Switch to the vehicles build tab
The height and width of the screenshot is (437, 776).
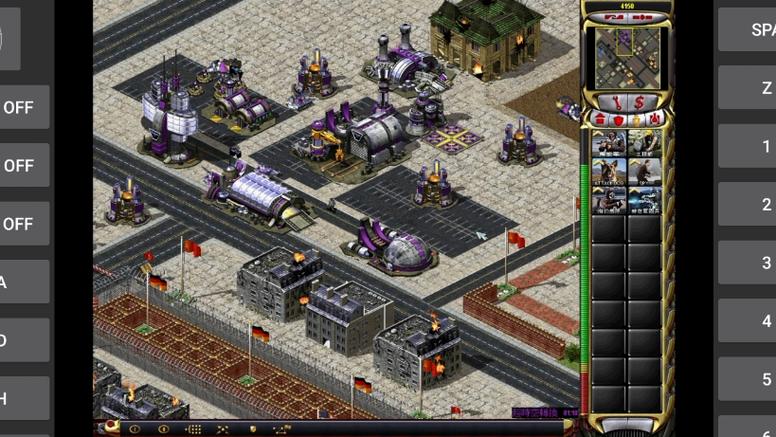[653, 119]
